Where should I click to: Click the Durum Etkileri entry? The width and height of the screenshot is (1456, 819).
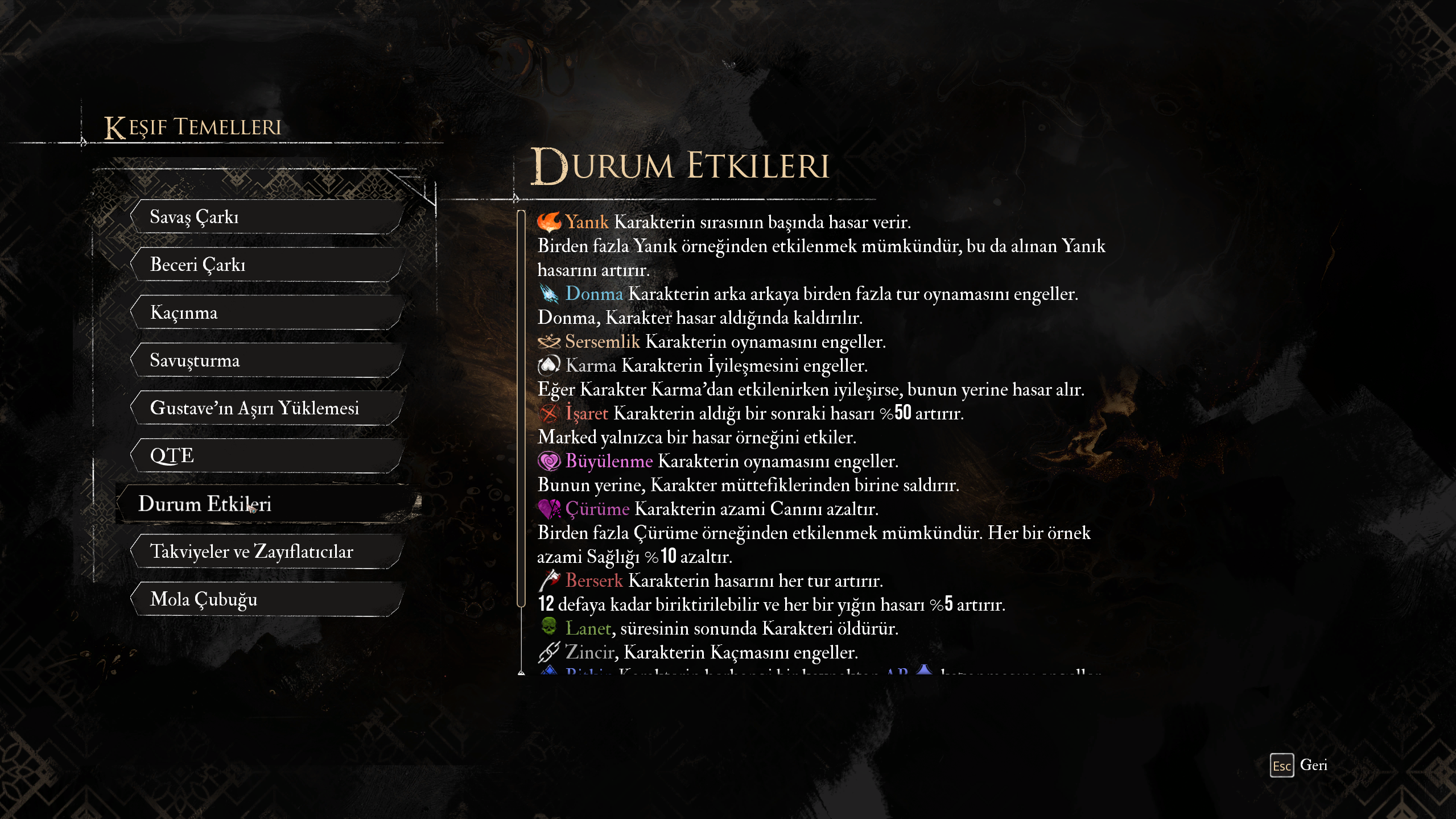[x=267, y=504]
